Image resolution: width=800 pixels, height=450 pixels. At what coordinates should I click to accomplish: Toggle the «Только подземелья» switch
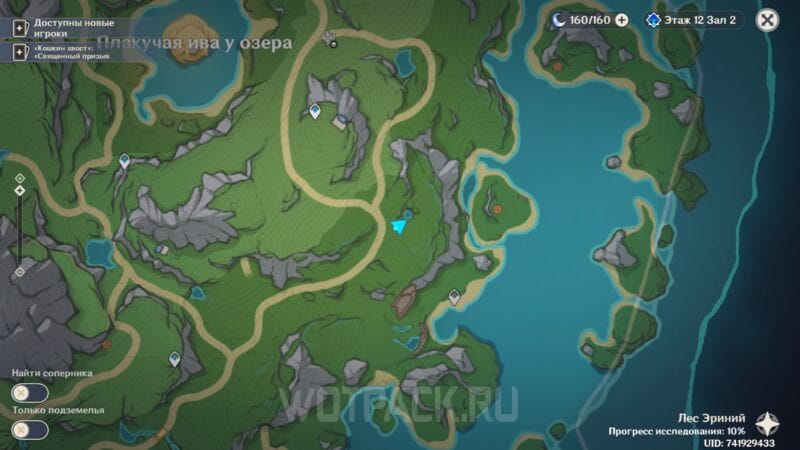tap(30, 430)
